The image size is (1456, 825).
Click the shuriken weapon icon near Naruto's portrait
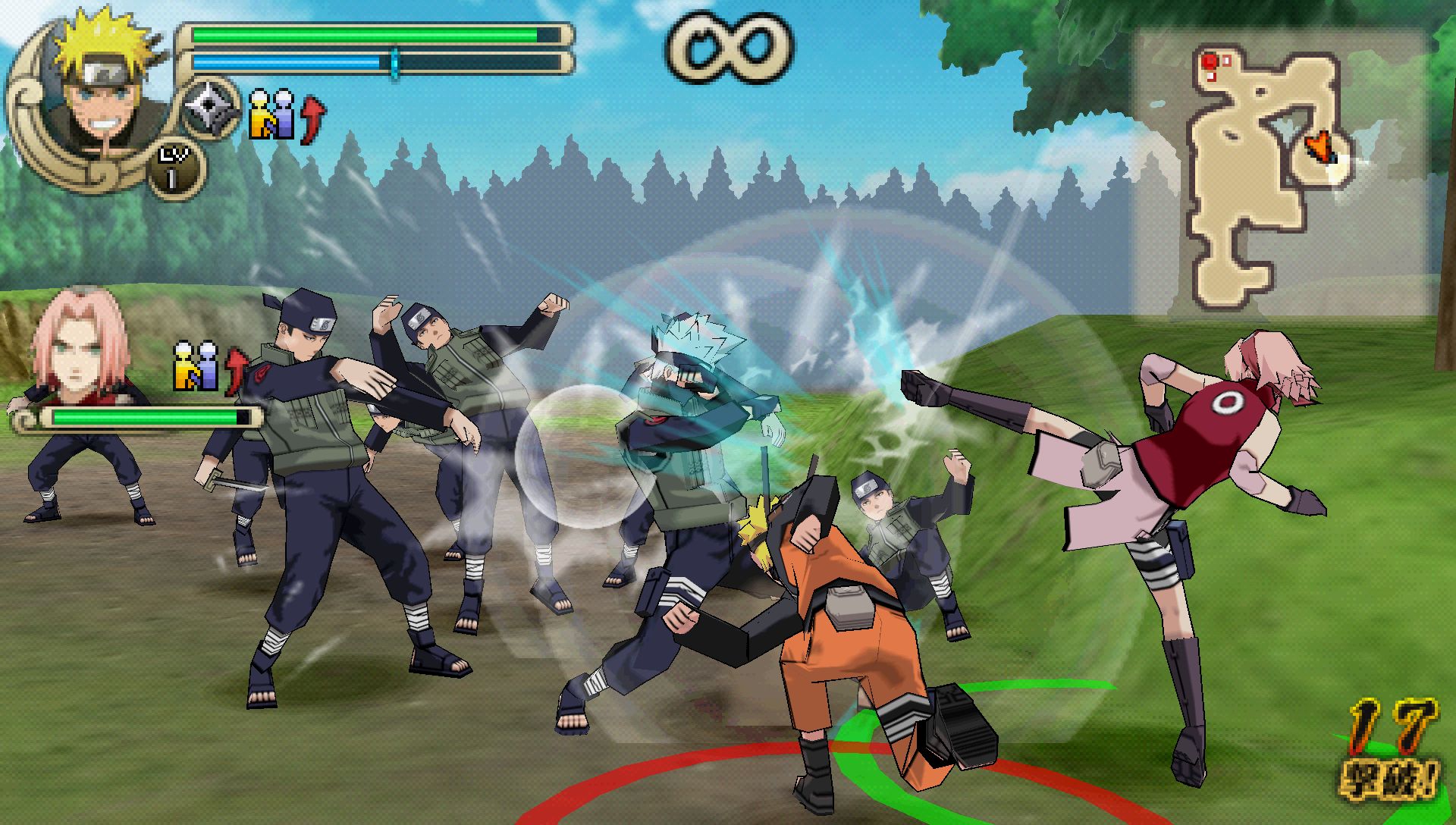(x=207, y=108)
